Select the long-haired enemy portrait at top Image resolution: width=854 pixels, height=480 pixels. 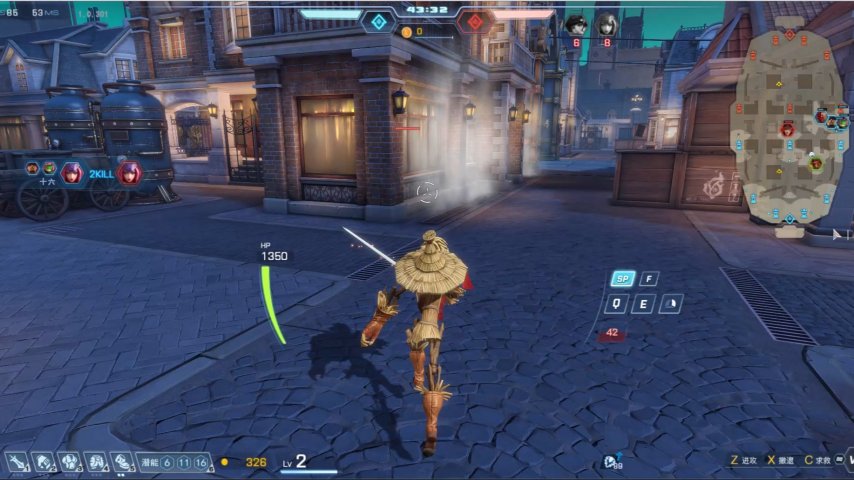pyautogui.click(x=606, y=23)
